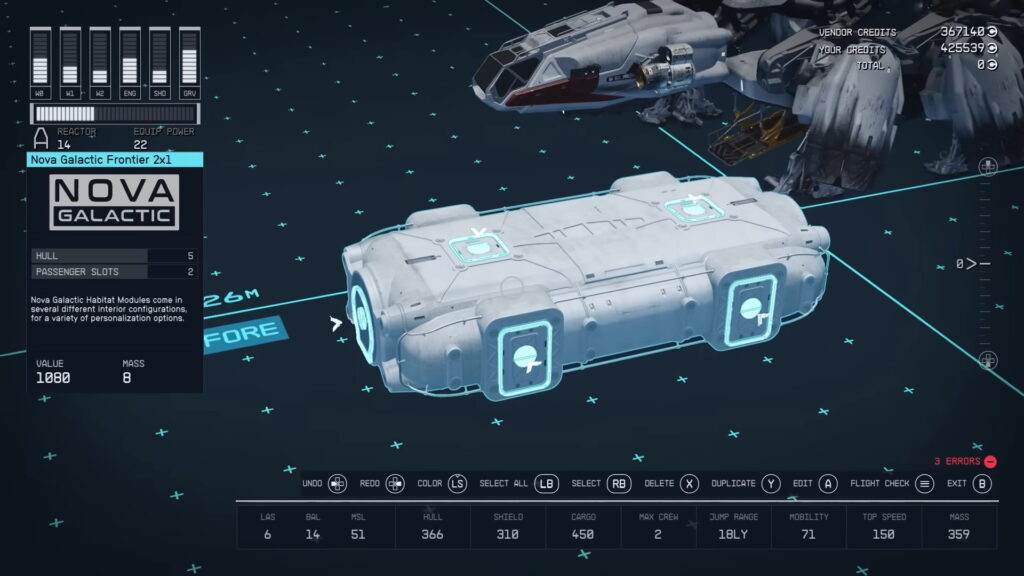Exit the ship builder
This screenshot has width=1024, height=576.
959,484
